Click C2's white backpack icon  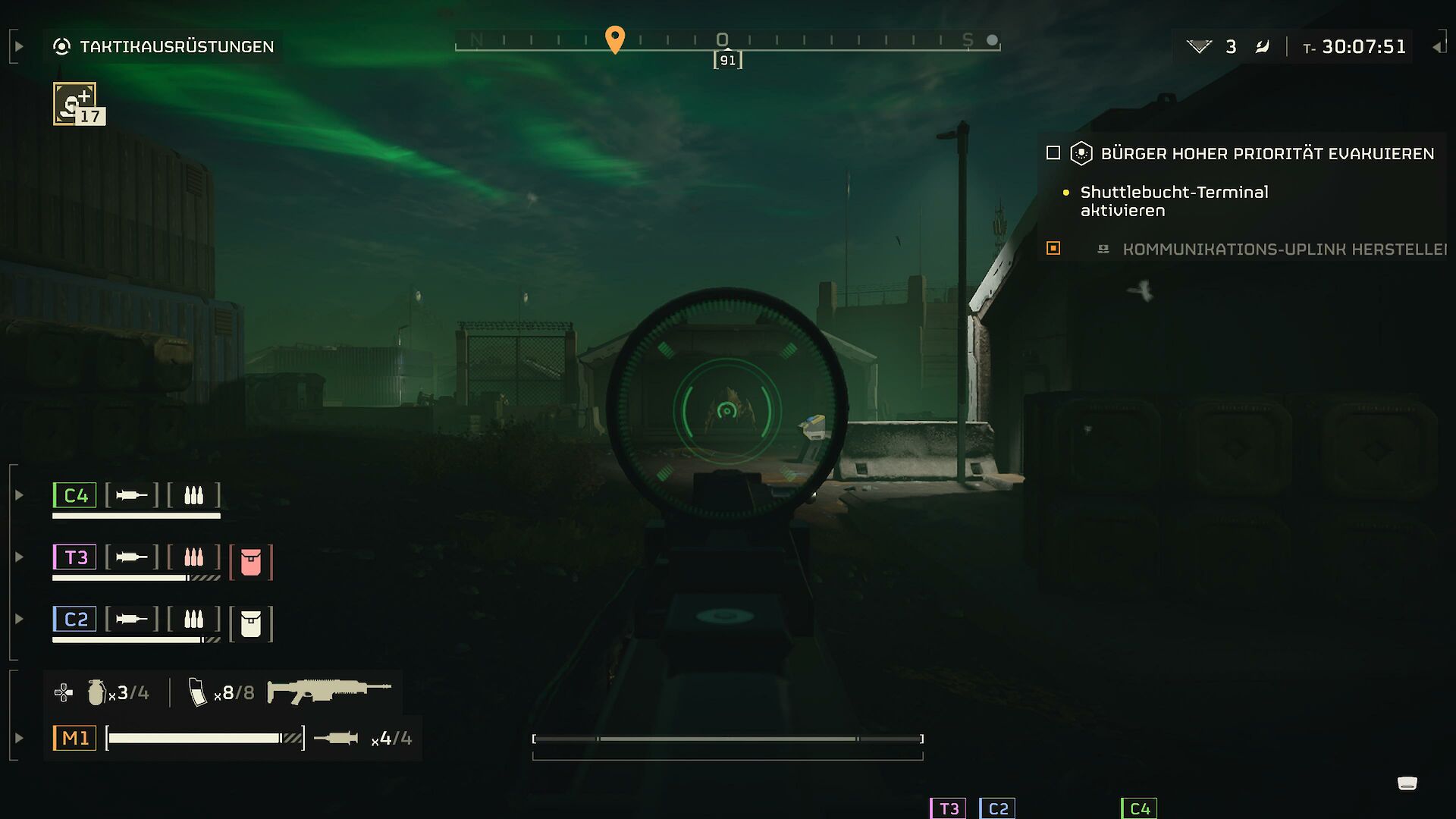251,624
